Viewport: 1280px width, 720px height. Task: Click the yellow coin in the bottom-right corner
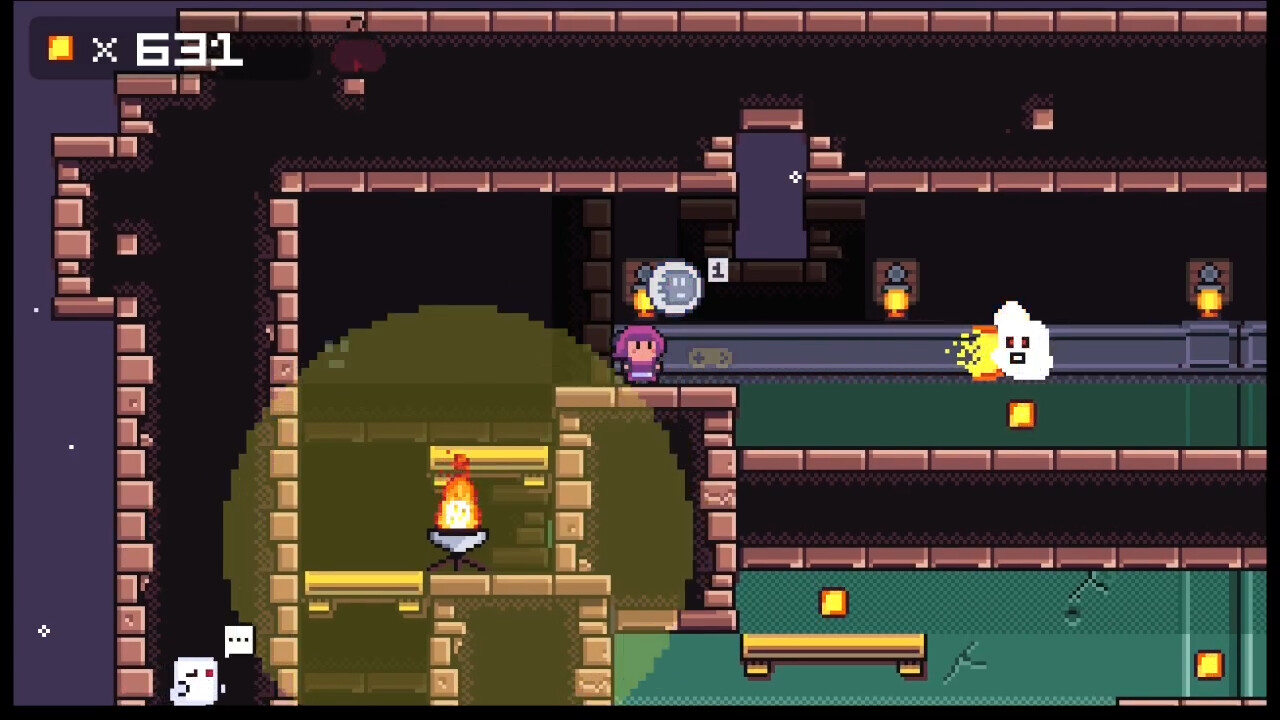coord(1209,664)
